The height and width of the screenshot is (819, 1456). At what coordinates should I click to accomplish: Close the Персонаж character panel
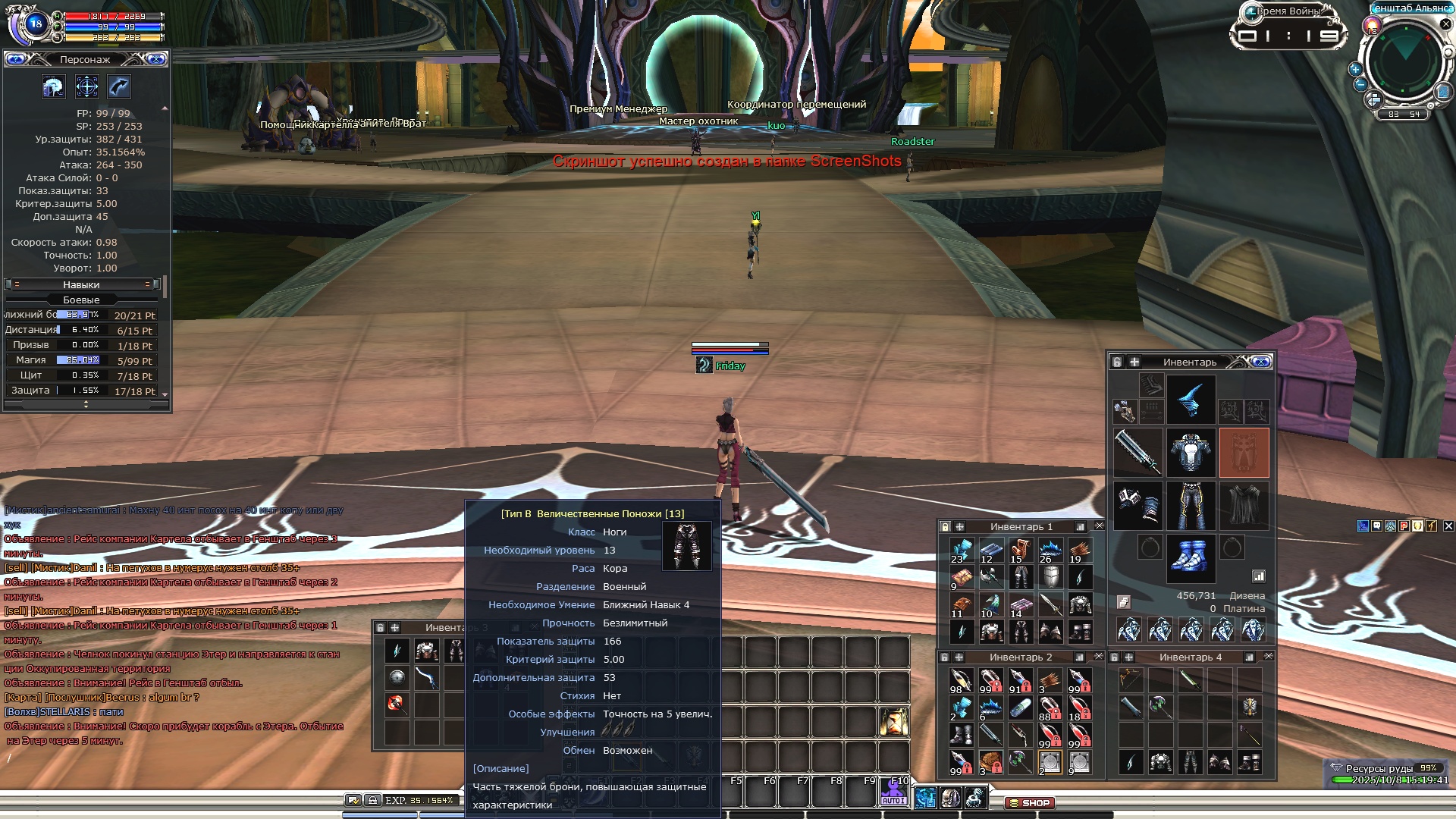pyautogui.click(x=156, y=59)
